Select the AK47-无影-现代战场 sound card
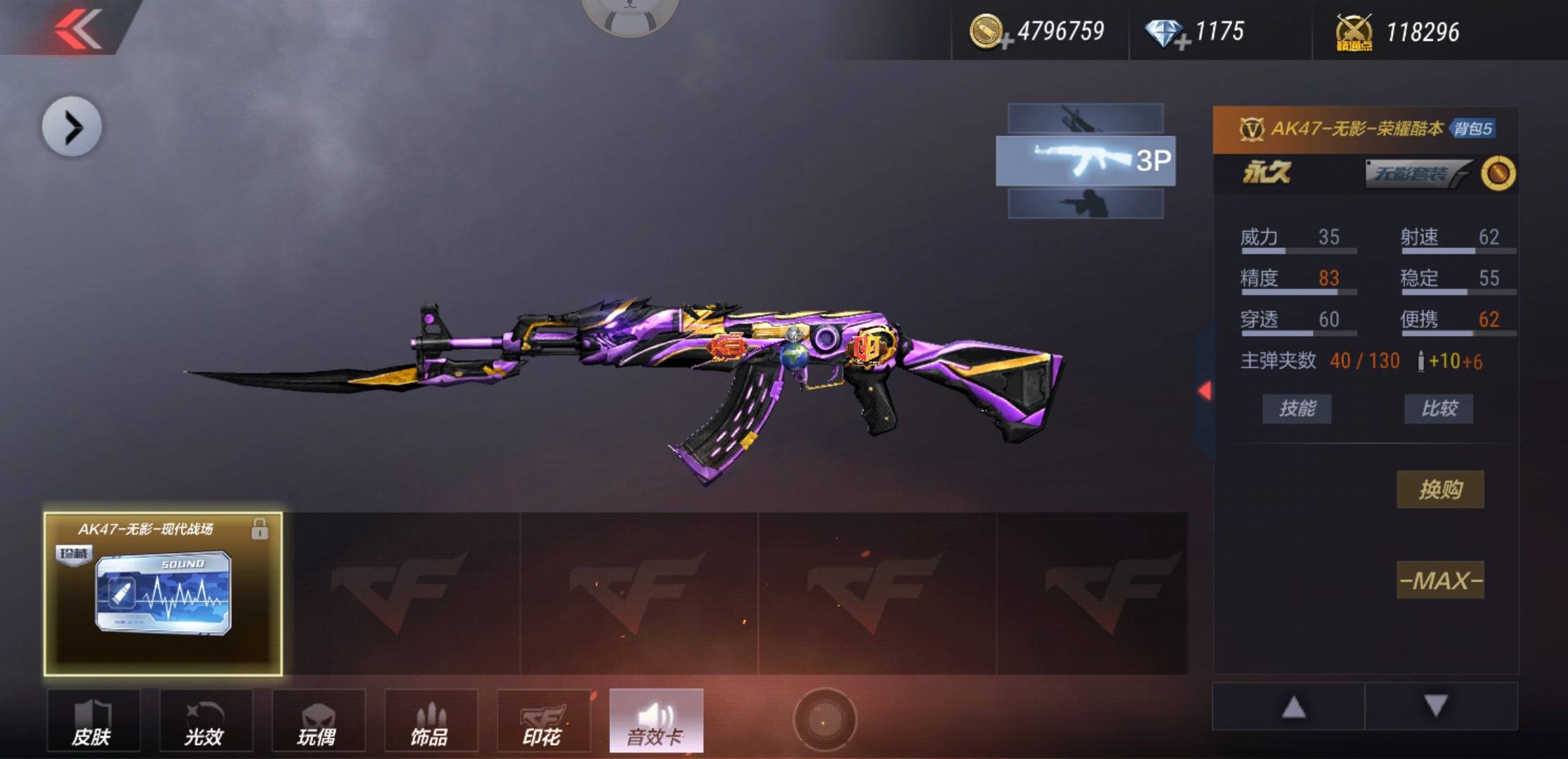The image size is (1568, 759). [163, 594]
